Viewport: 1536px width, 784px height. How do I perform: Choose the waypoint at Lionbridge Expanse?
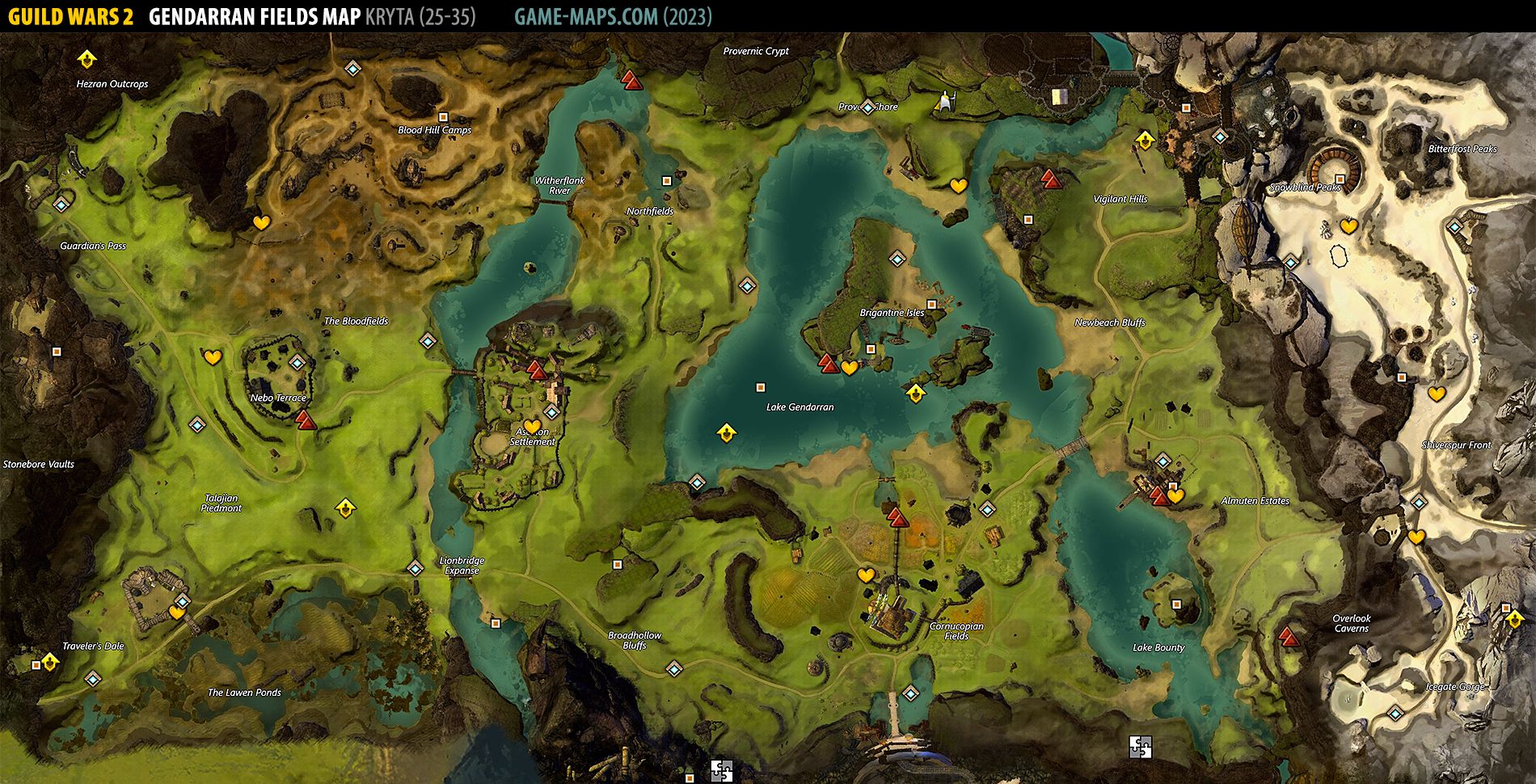coord(415,568)
